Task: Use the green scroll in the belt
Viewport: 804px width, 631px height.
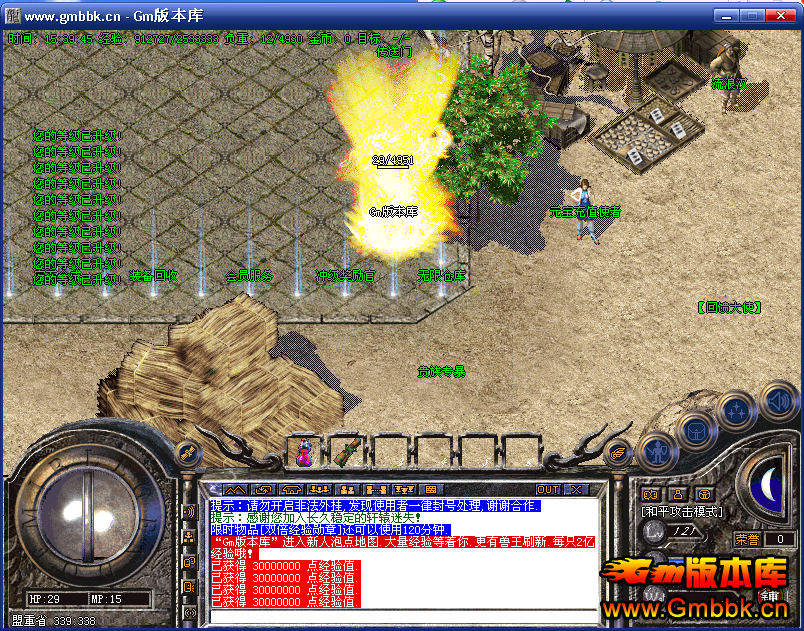Action: pyautogui.click(x=346, y=452)
